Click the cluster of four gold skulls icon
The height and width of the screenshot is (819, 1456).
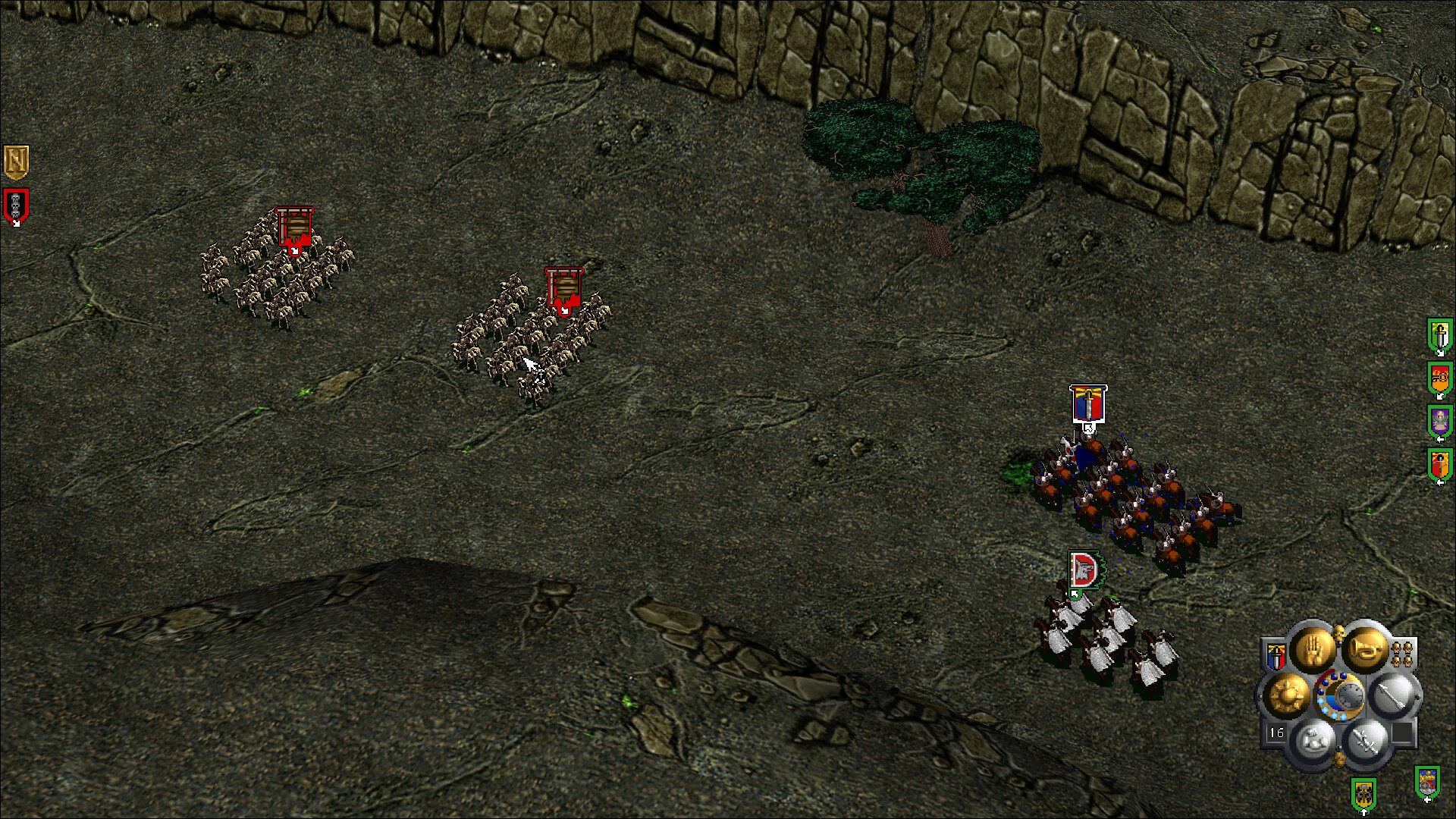1402,654
